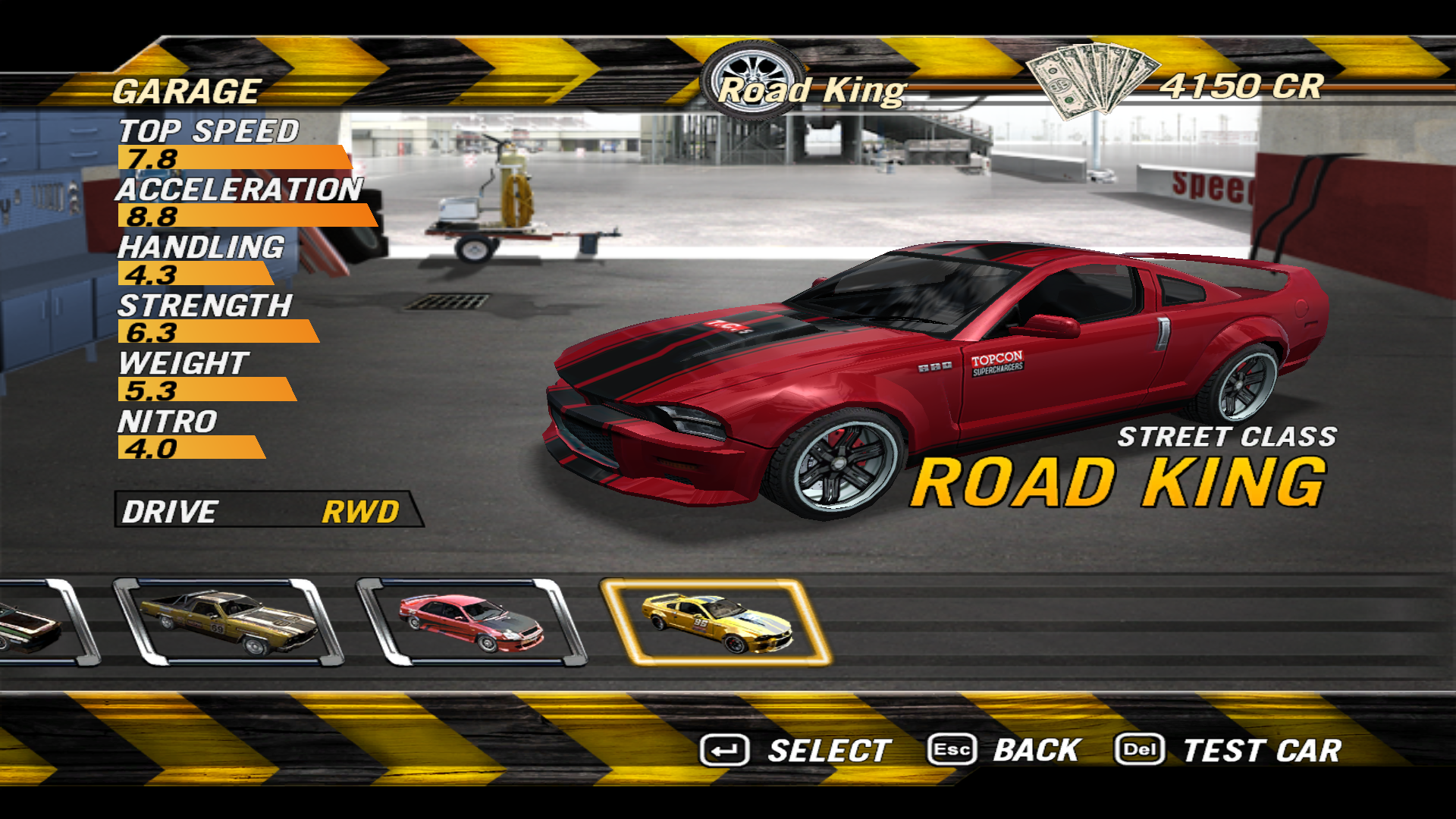This screenshot has height=819, width=1456.
Task: Go back using the Back button
Action: point(1005,751)
